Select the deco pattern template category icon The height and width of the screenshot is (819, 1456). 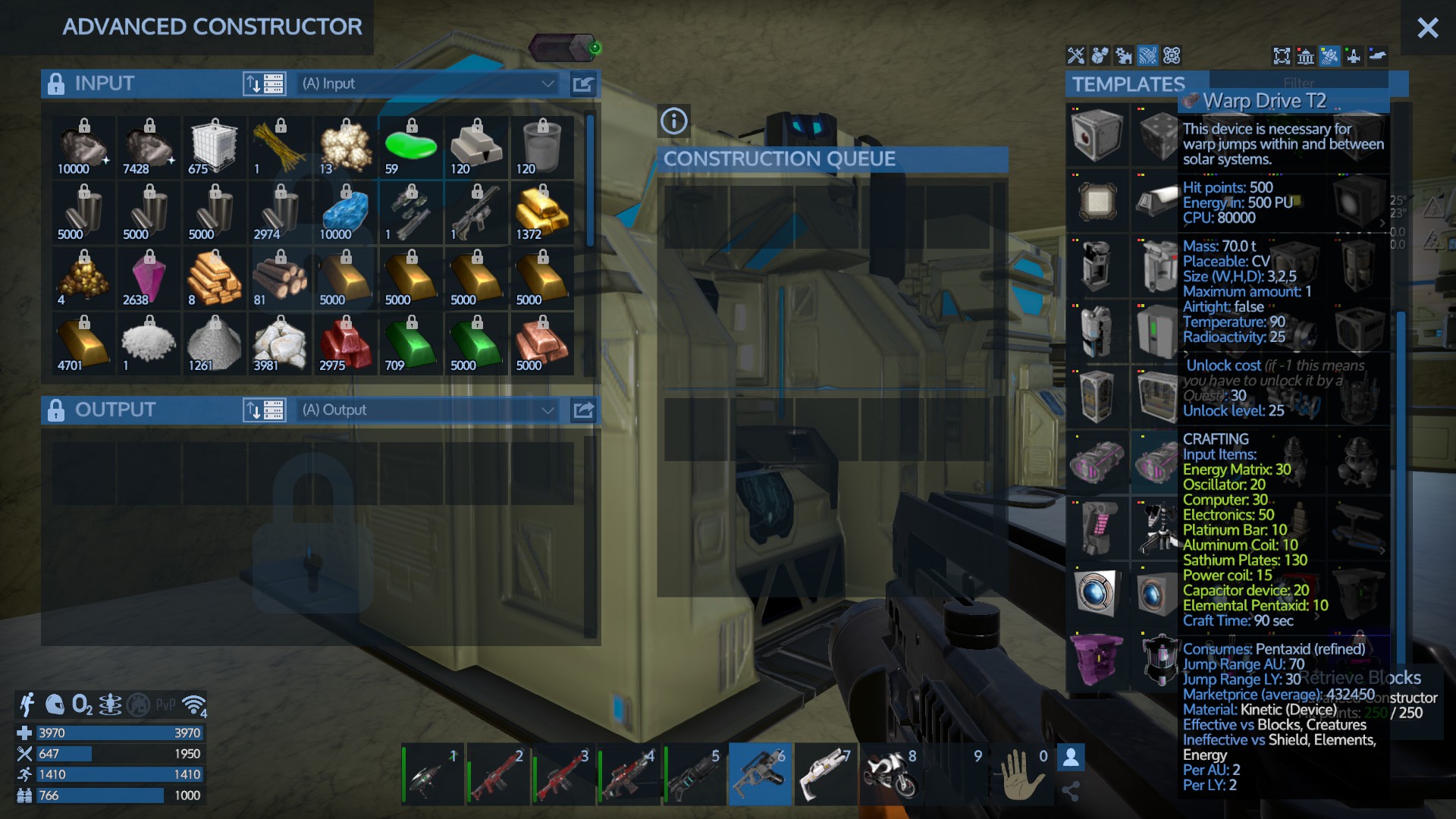(x=1171, y=55)
